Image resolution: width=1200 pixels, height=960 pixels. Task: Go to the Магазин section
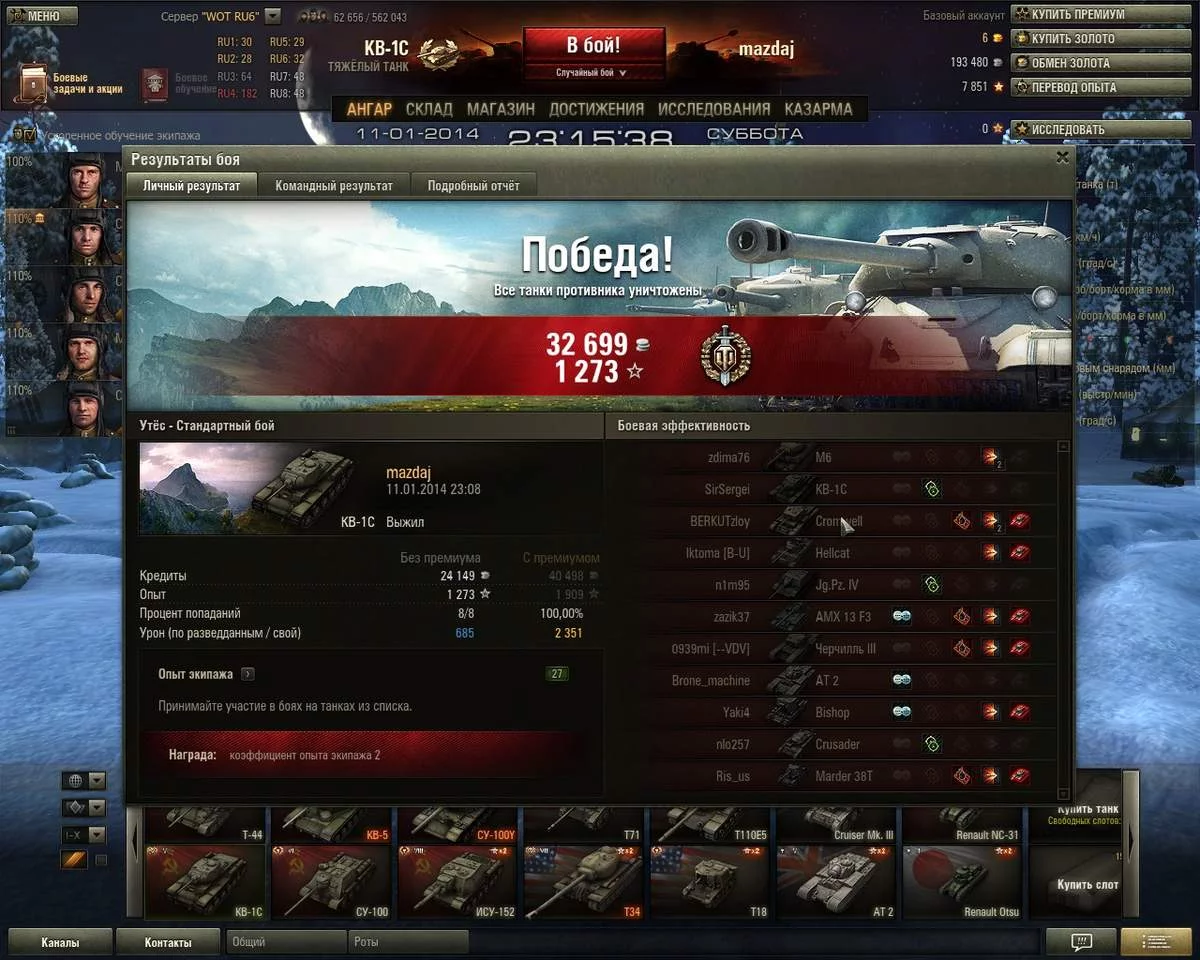point(500,109)
